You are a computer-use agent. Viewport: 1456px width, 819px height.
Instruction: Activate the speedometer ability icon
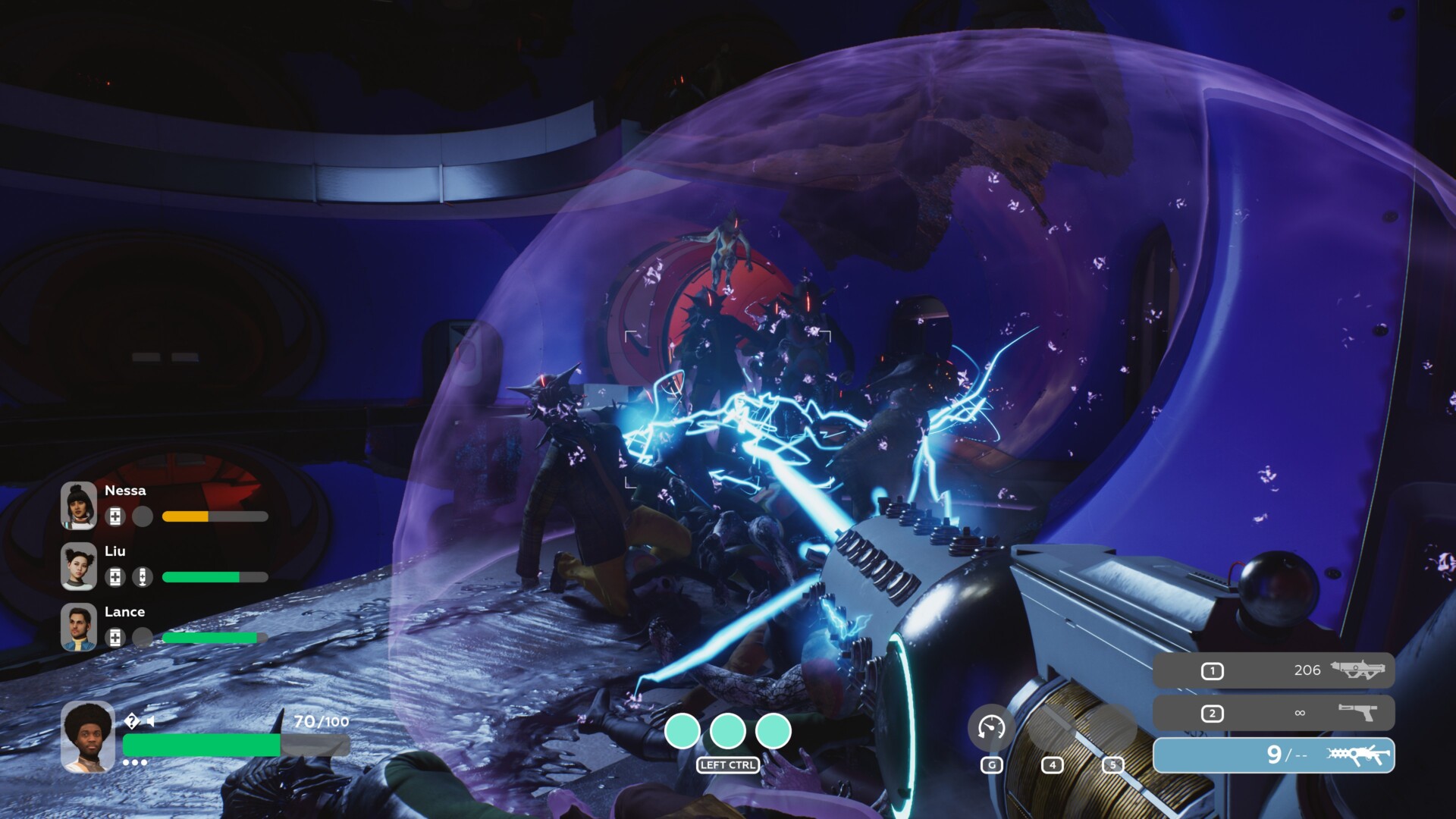[991, 728]
